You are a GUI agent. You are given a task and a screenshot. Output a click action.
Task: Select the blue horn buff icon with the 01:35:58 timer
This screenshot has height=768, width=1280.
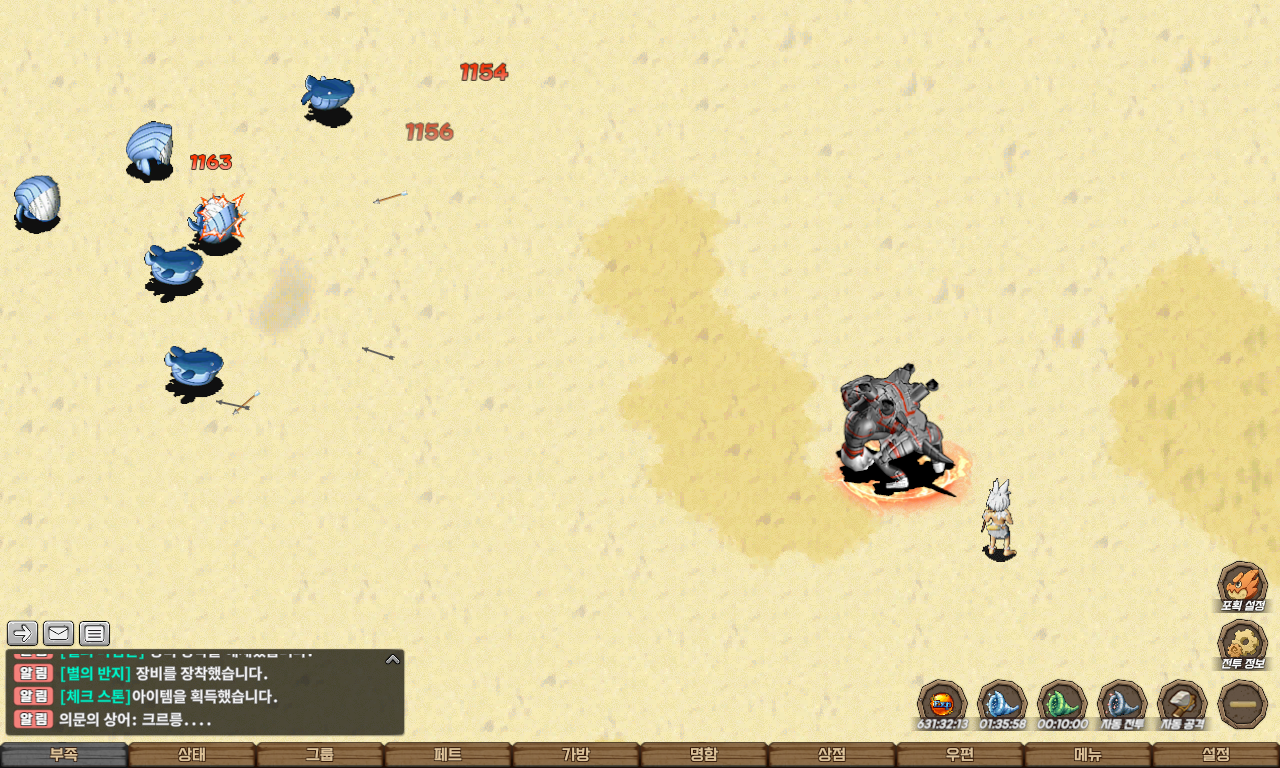click(1002, 703)
